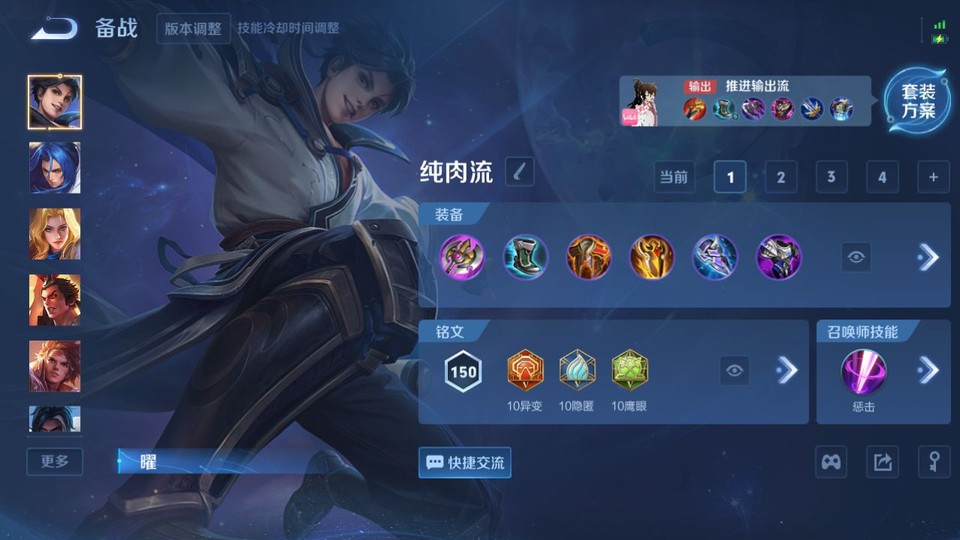960x540 pixels.
Task: Open the share icon button
Action: click(x=882, y=462)
